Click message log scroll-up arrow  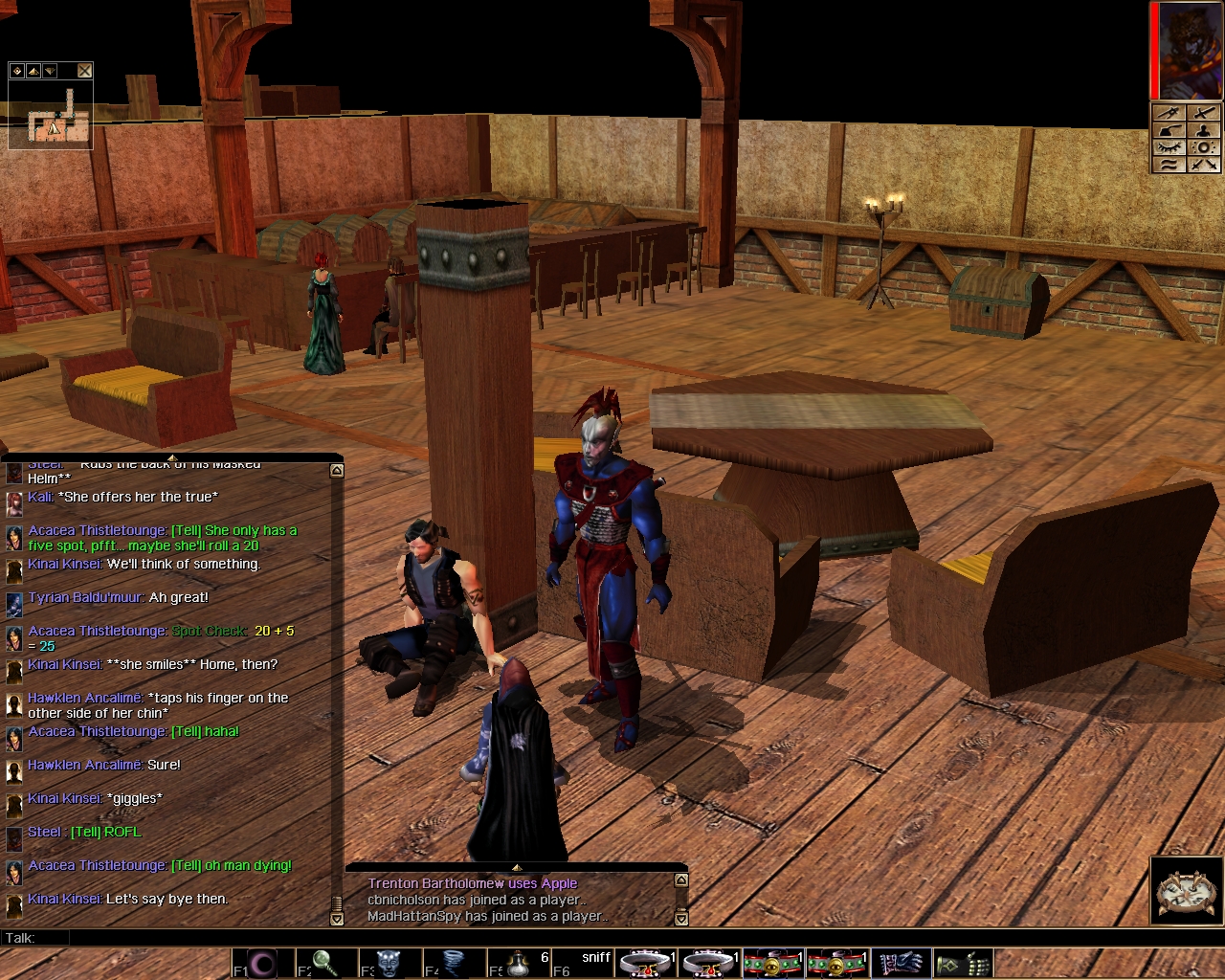(x=680, y=880)
